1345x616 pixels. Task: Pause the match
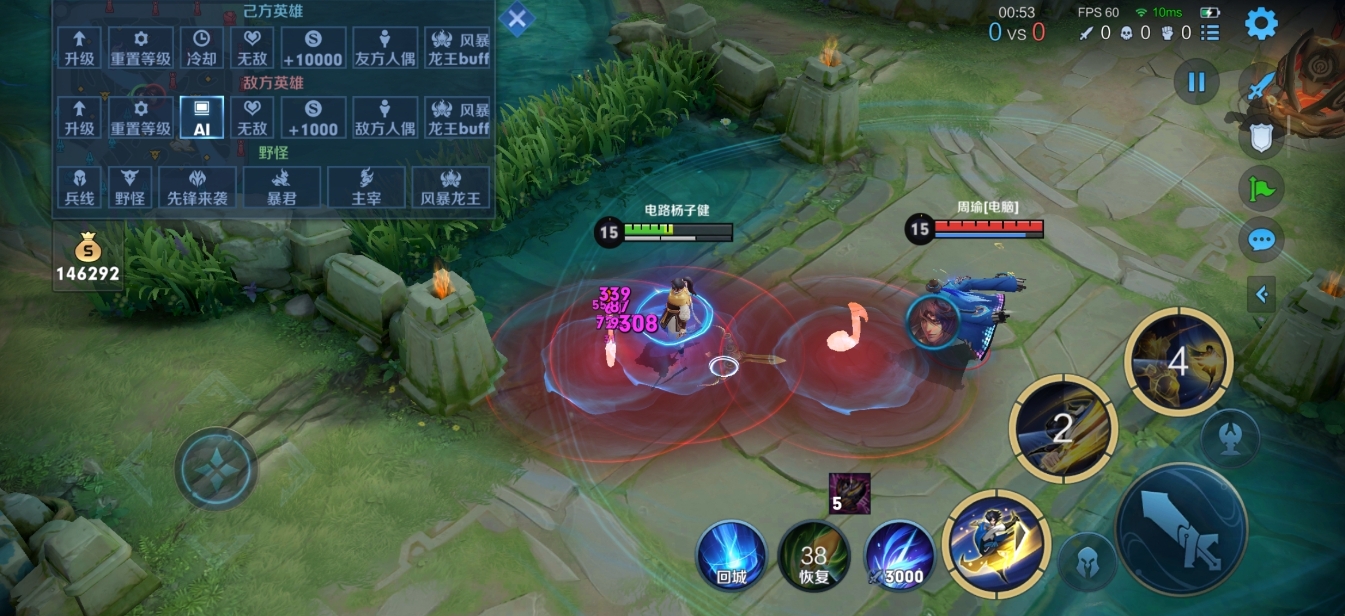tap(1196, 82)
